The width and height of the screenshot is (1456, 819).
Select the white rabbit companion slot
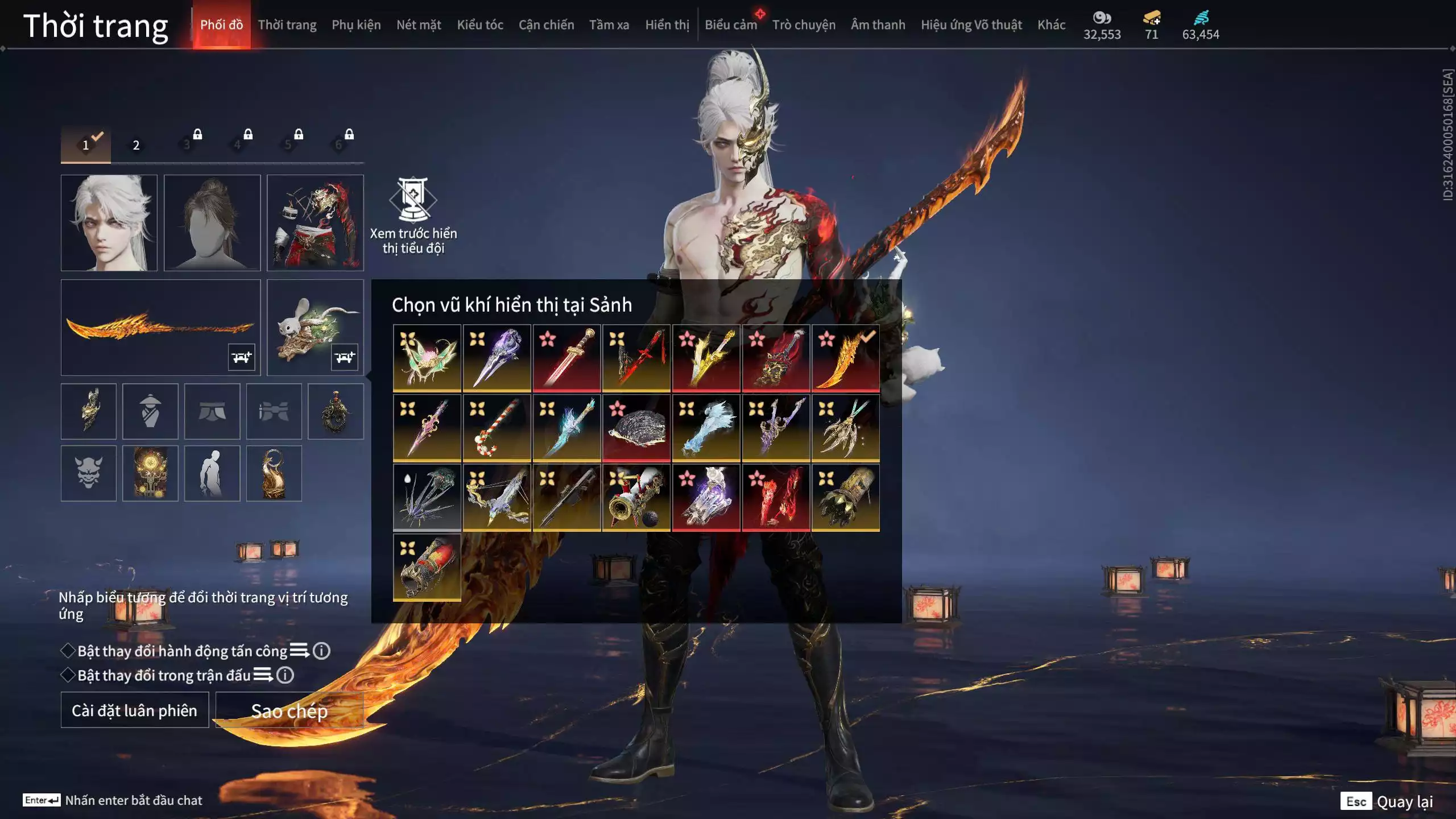[x=315, y=327]
